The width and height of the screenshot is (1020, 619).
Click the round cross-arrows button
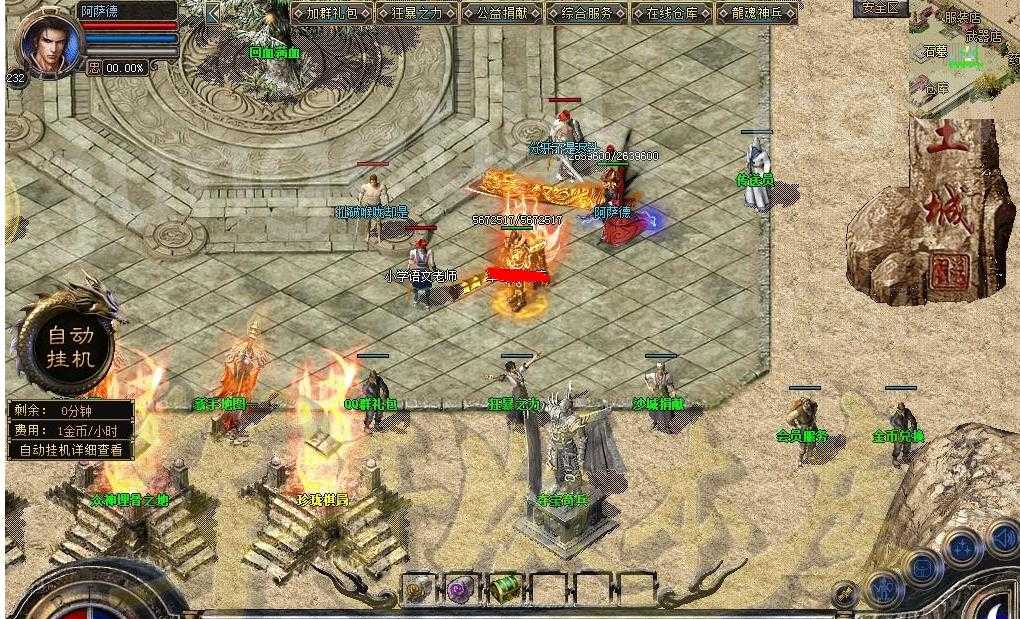tap(962, 548)
